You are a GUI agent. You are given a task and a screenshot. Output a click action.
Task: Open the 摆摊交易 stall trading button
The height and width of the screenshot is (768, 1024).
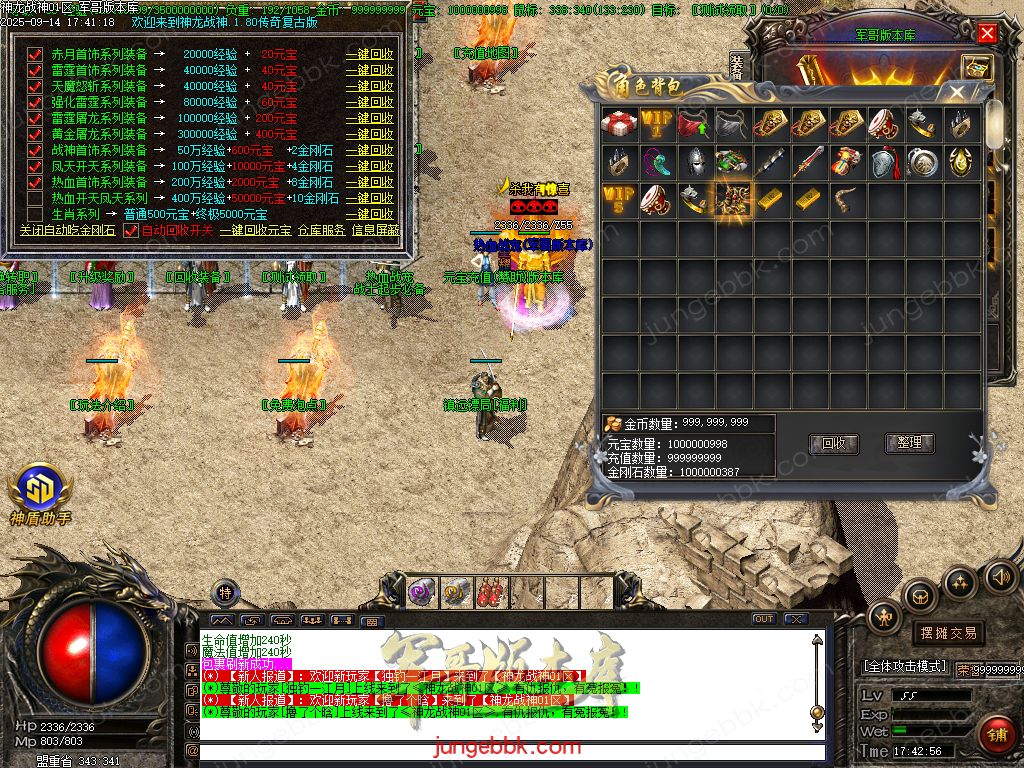[x=947, y=633]
